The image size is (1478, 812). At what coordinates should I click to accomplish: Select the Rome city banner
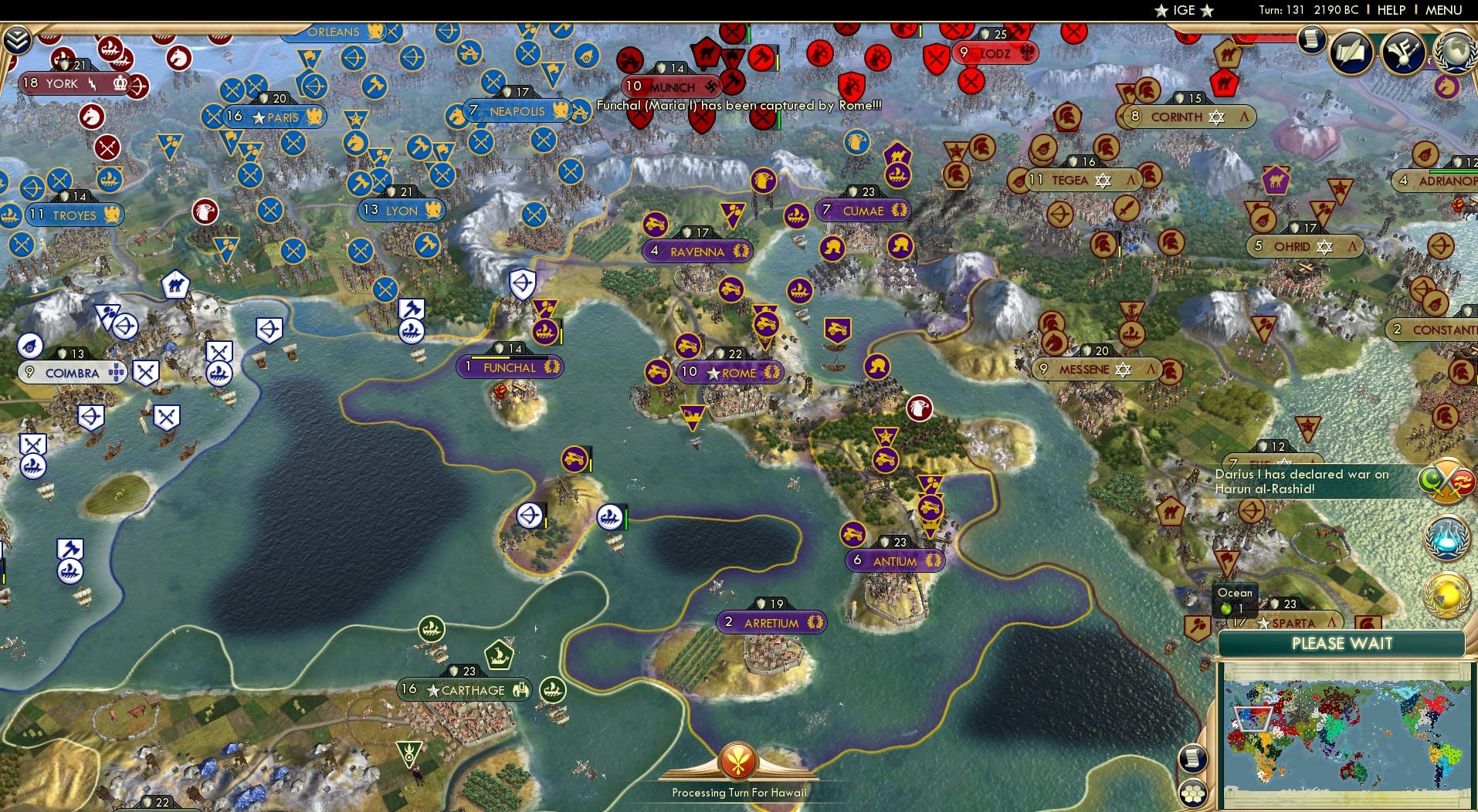click(729, 372)
